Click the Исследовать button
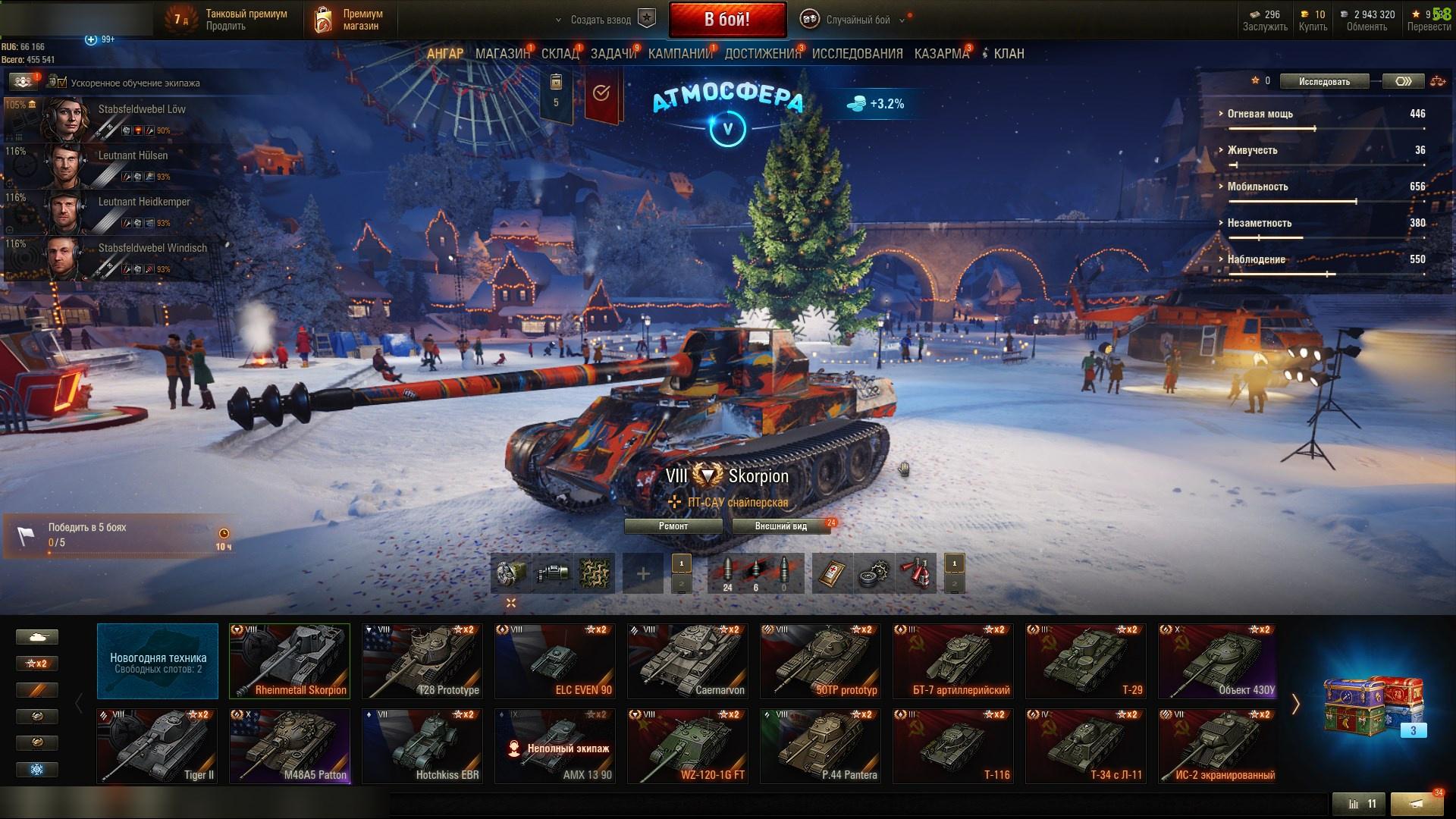 click(x=1323, y=81)
